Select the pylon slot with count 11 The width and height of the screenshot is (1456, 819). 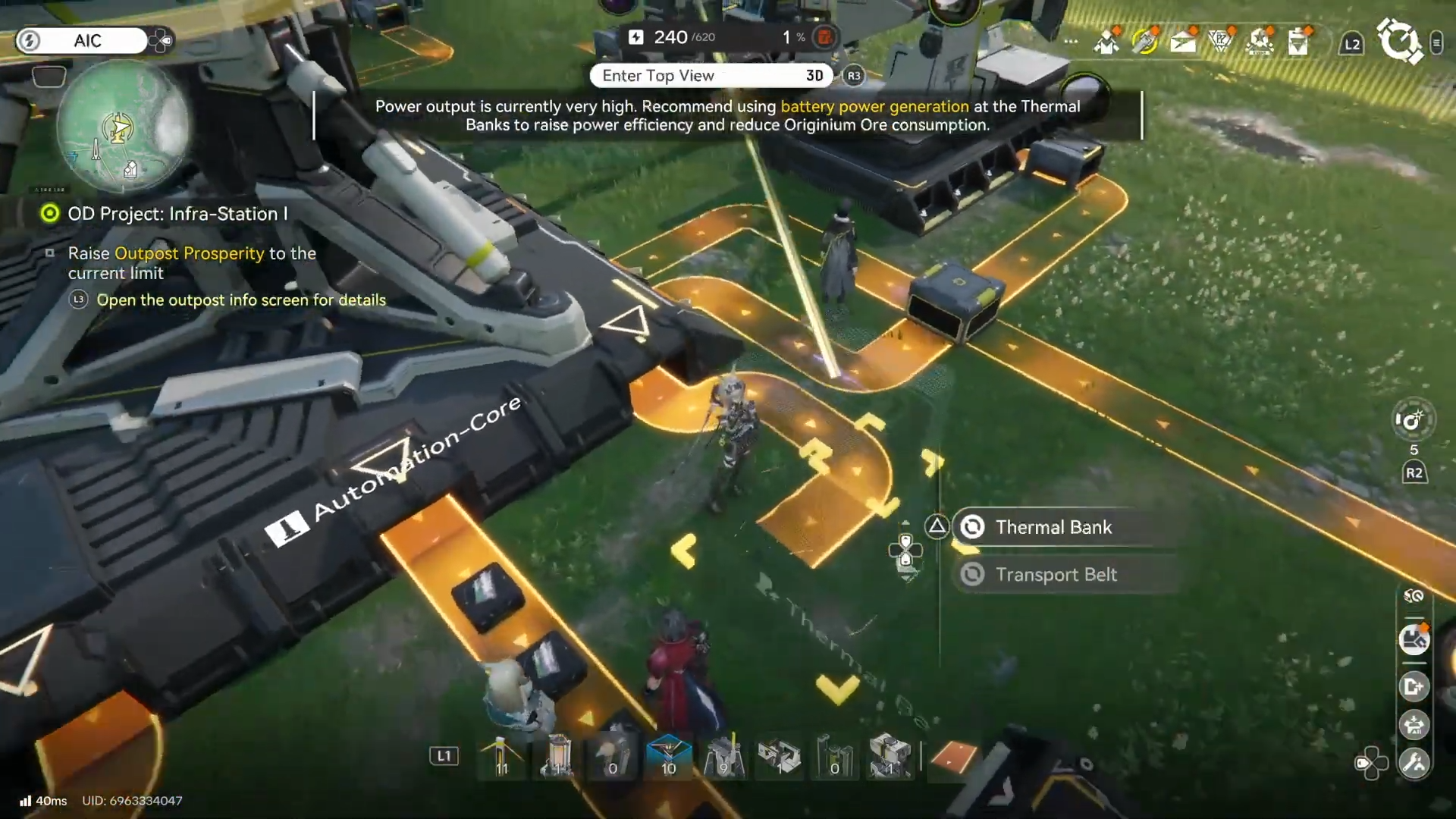(501, 757)
